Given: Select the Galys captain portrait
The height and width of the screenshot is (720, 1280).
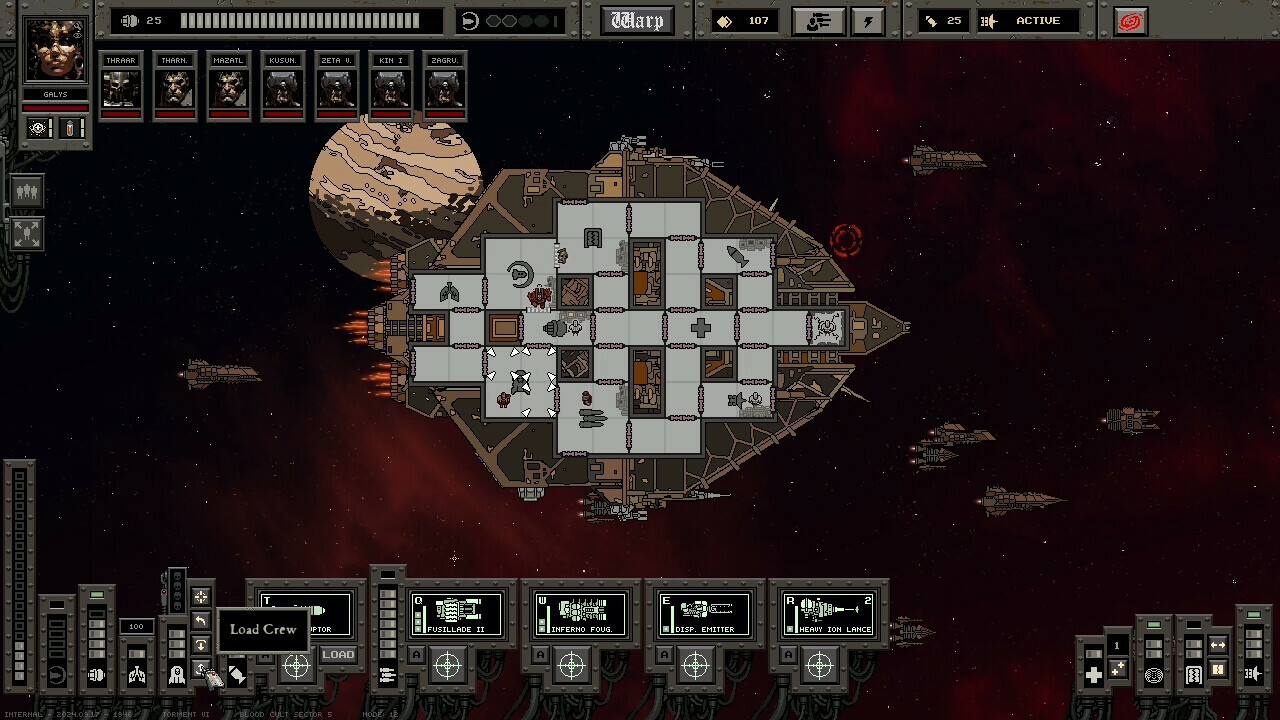Looking at the screenshot, I should (x=56, y=50).
